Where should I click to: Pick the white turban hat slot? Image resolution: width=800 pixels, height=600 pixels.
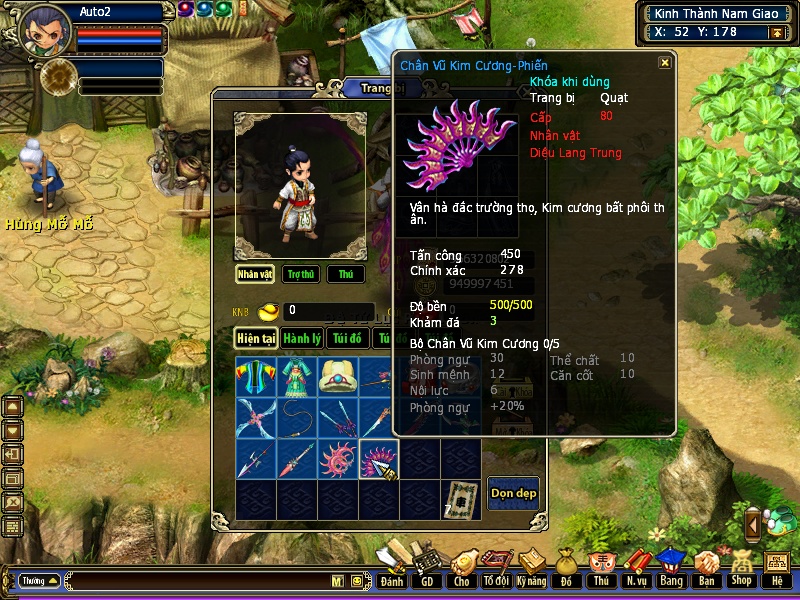click(338, 377)
